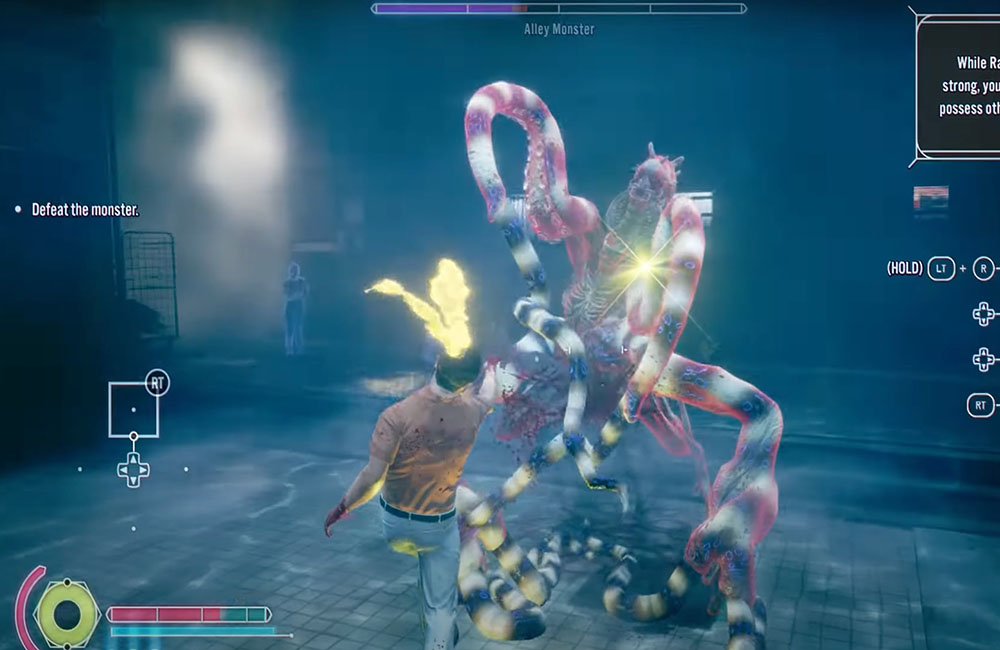Click the green ring character emblem
The image size is (1000, 650).
point(67,613)
